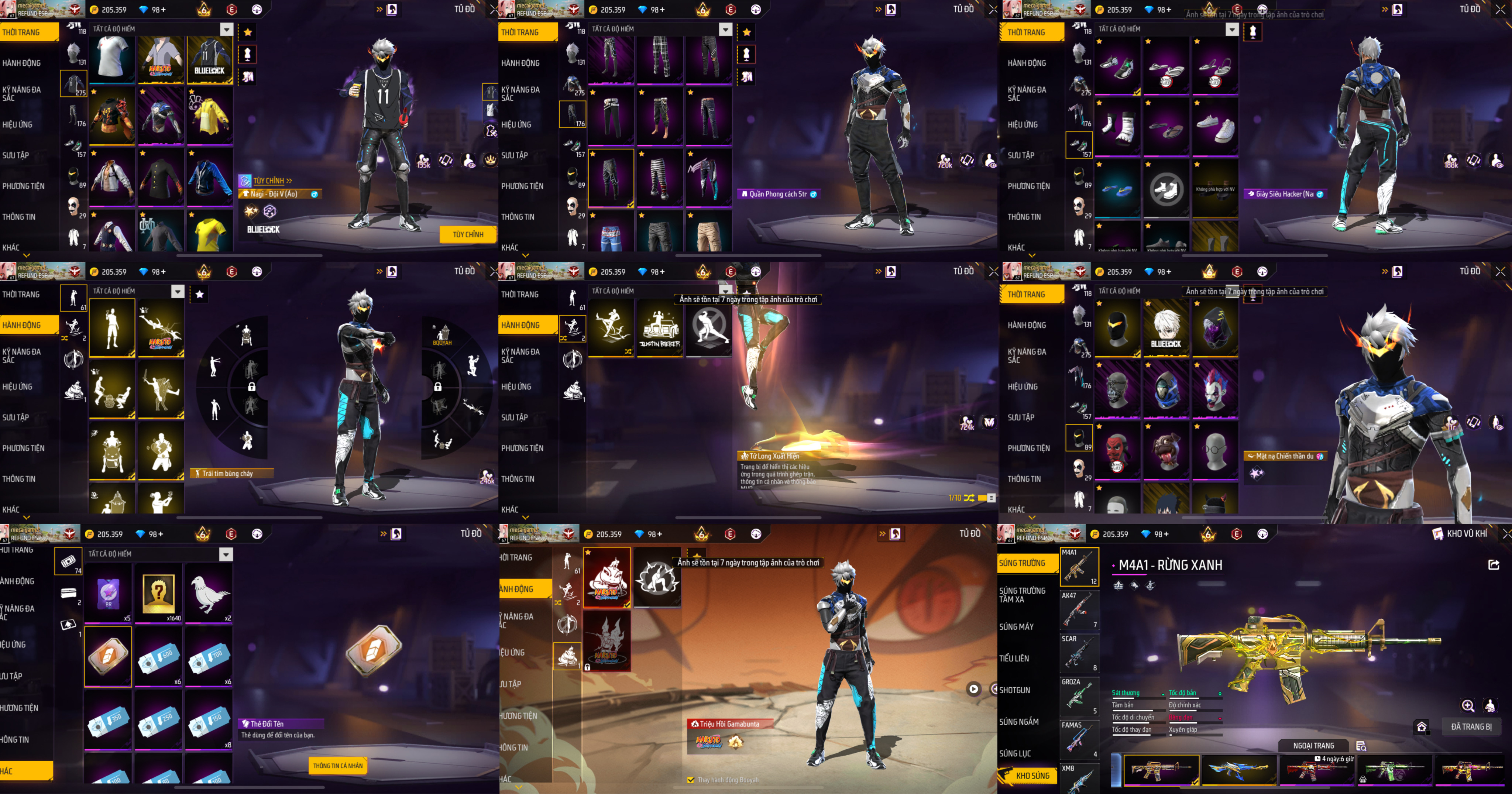Pick the GROZA weapon slot
The image size is (1512, 794).
coord(1079,697)
